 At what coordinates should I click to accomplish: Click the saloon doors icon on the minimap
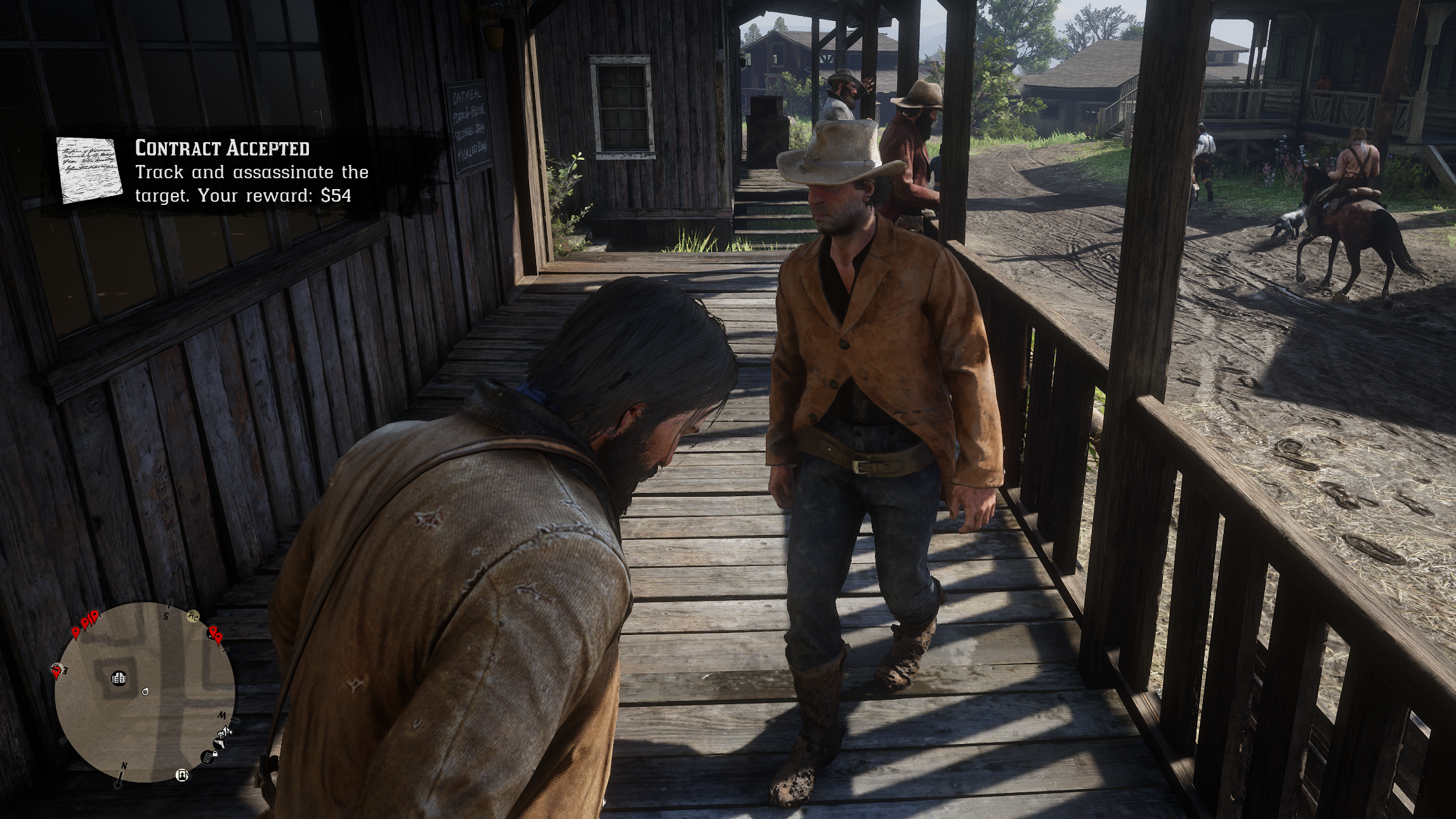(119, 678)
